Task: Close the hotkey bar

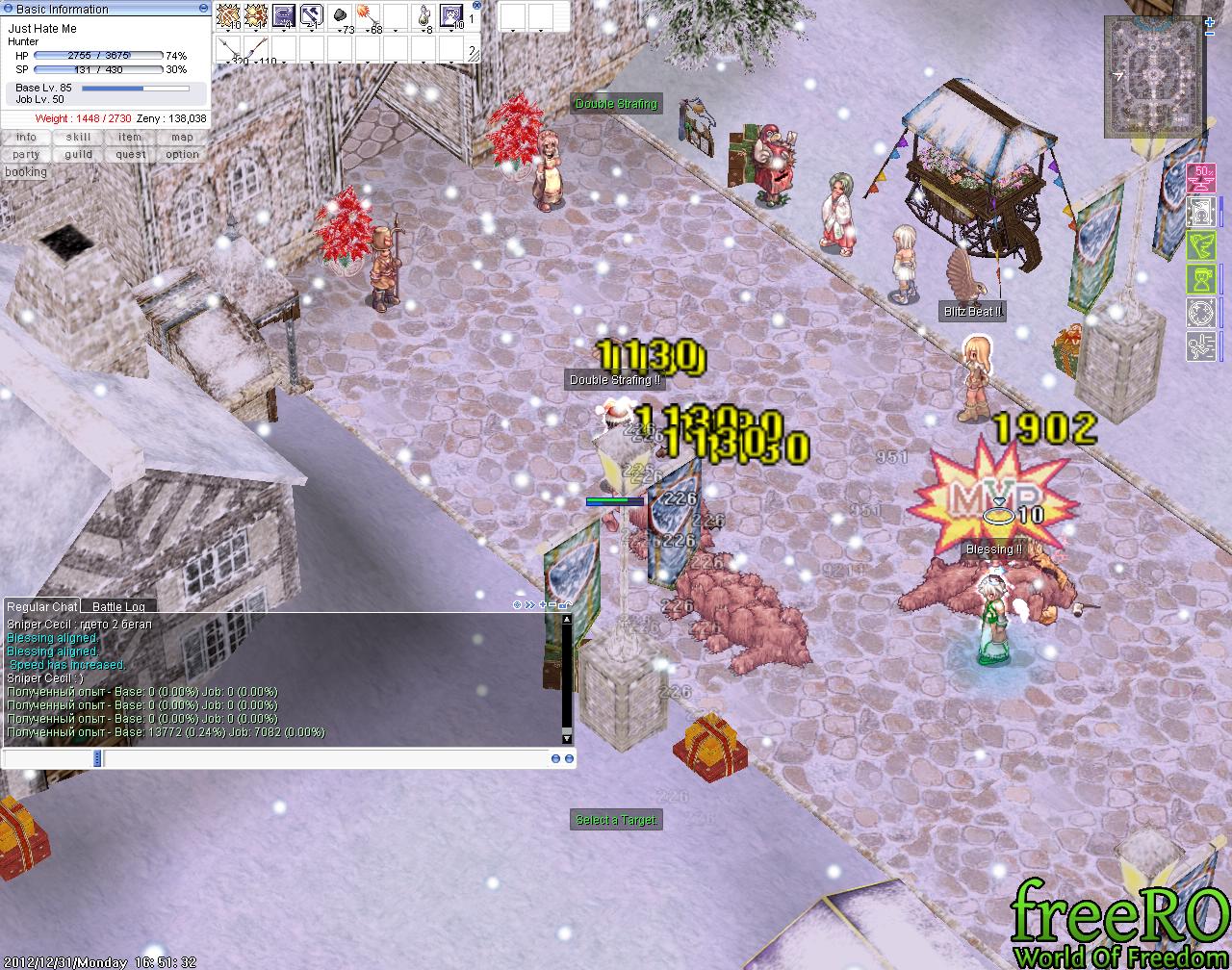Action: (x=476, y=6)
